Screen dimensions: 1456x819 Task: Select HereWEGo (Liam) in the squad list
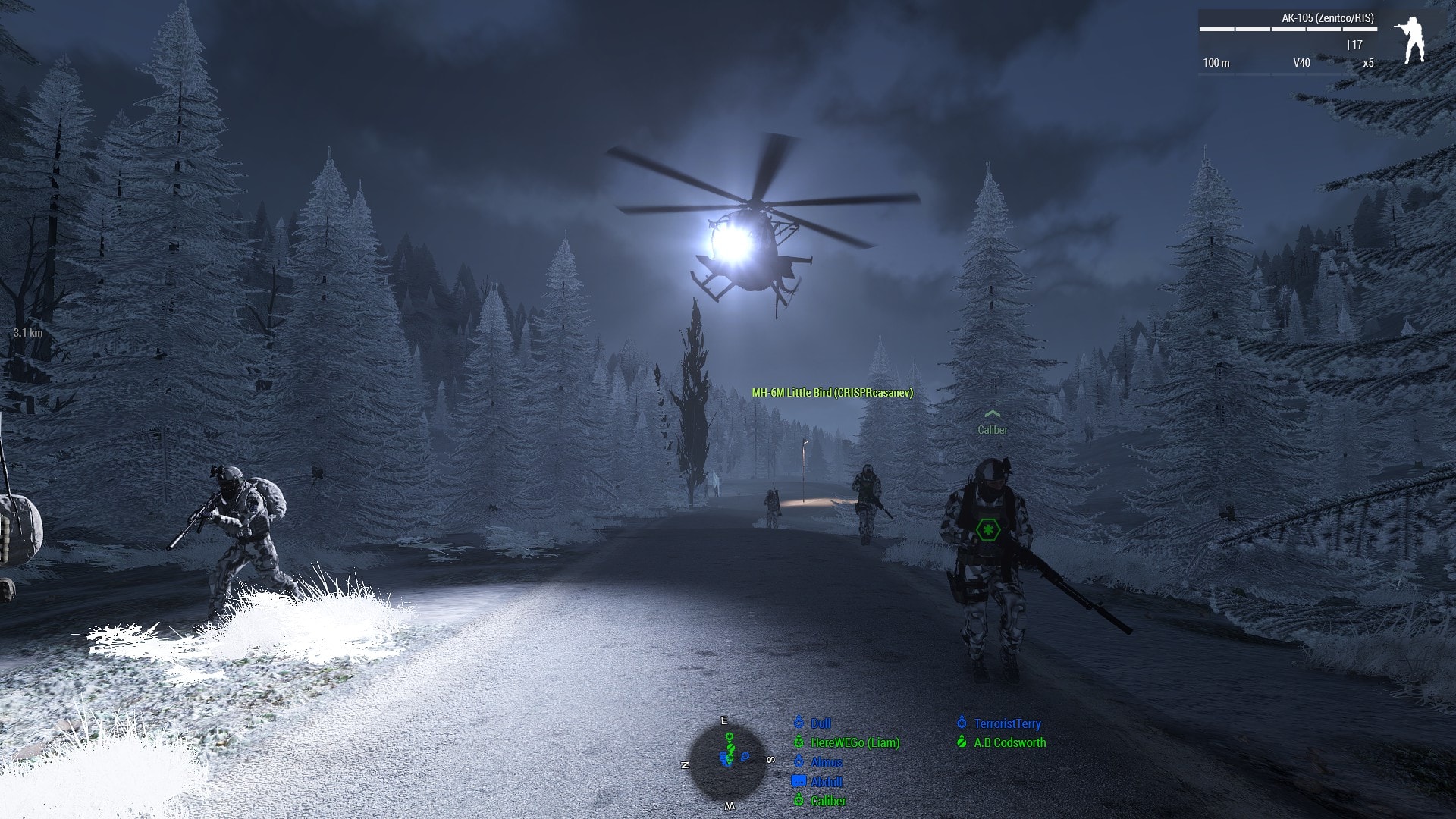855,743
